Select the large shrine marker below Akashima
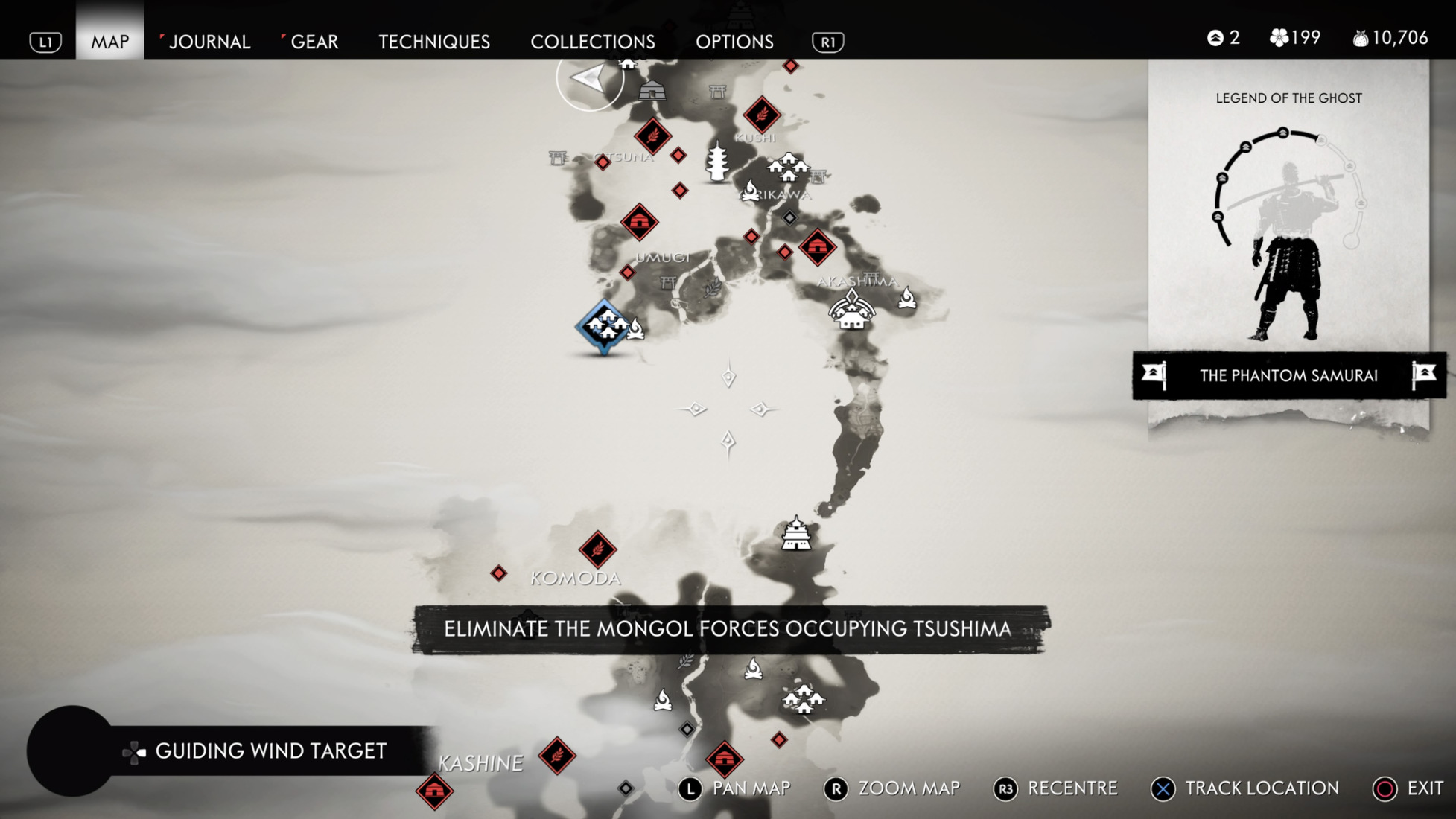The width and height of the screenshot is (1456, 819). pyautogui.click(x=851, y=310)
